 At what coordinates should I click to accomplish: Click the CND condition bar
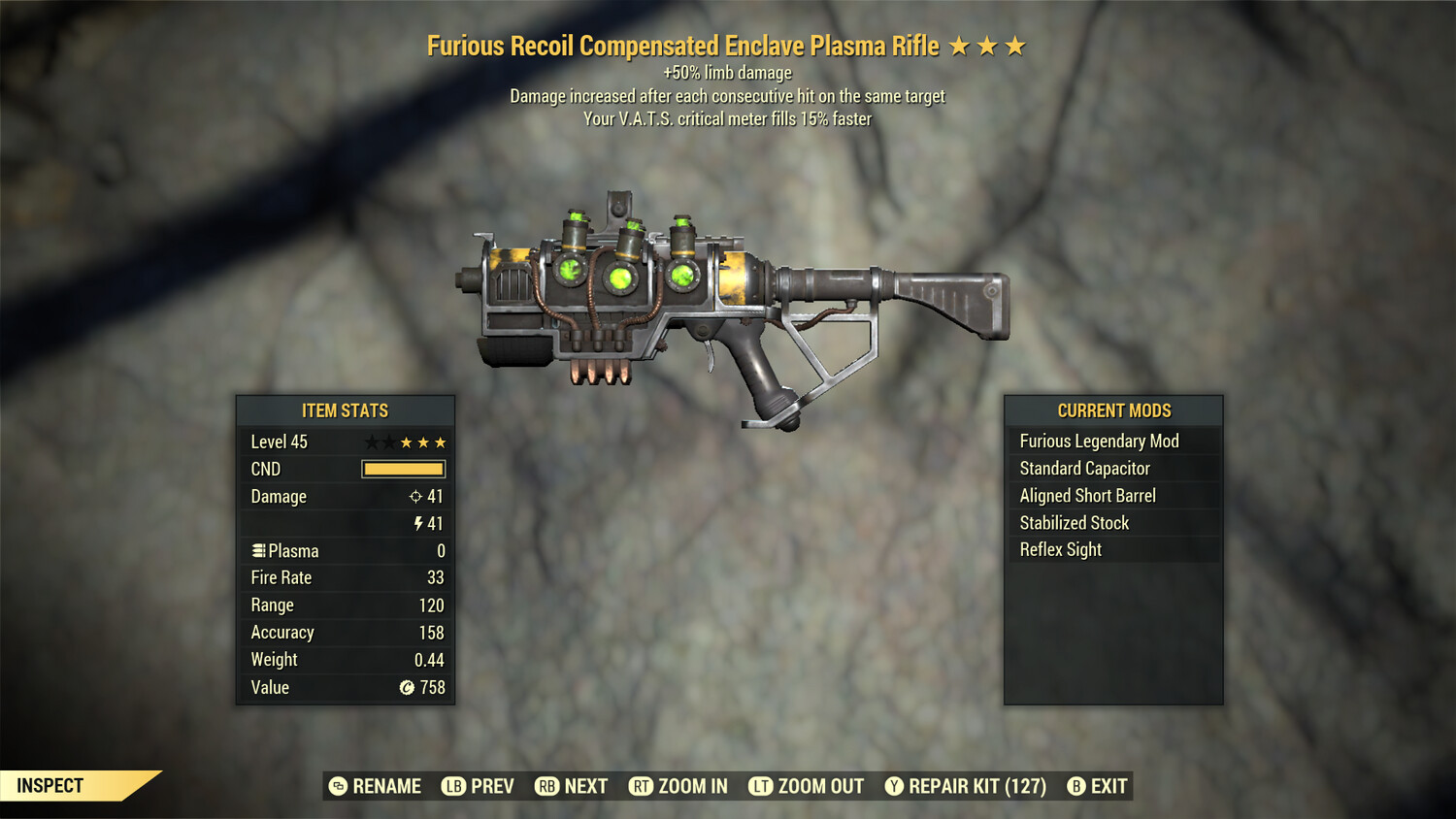(x=403, y=469)
